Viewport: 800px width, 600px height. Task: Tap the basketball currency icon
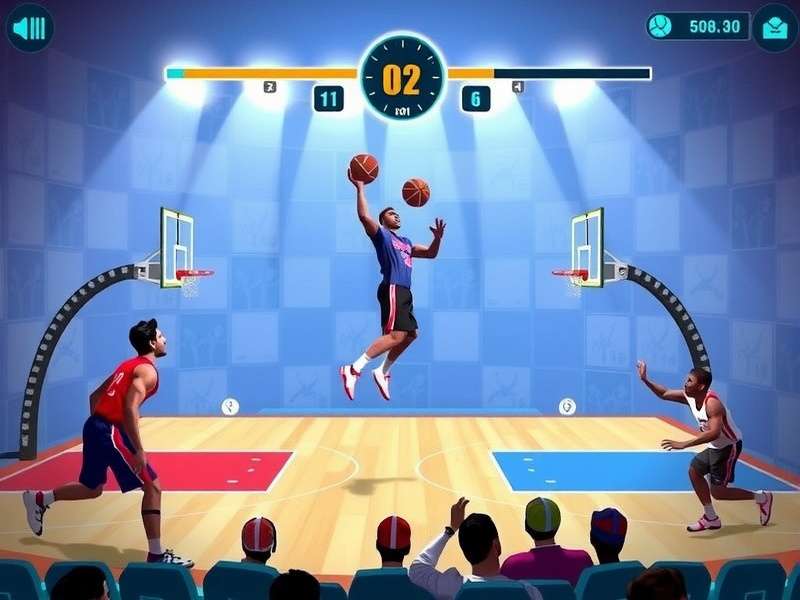[x=661, y=26]
